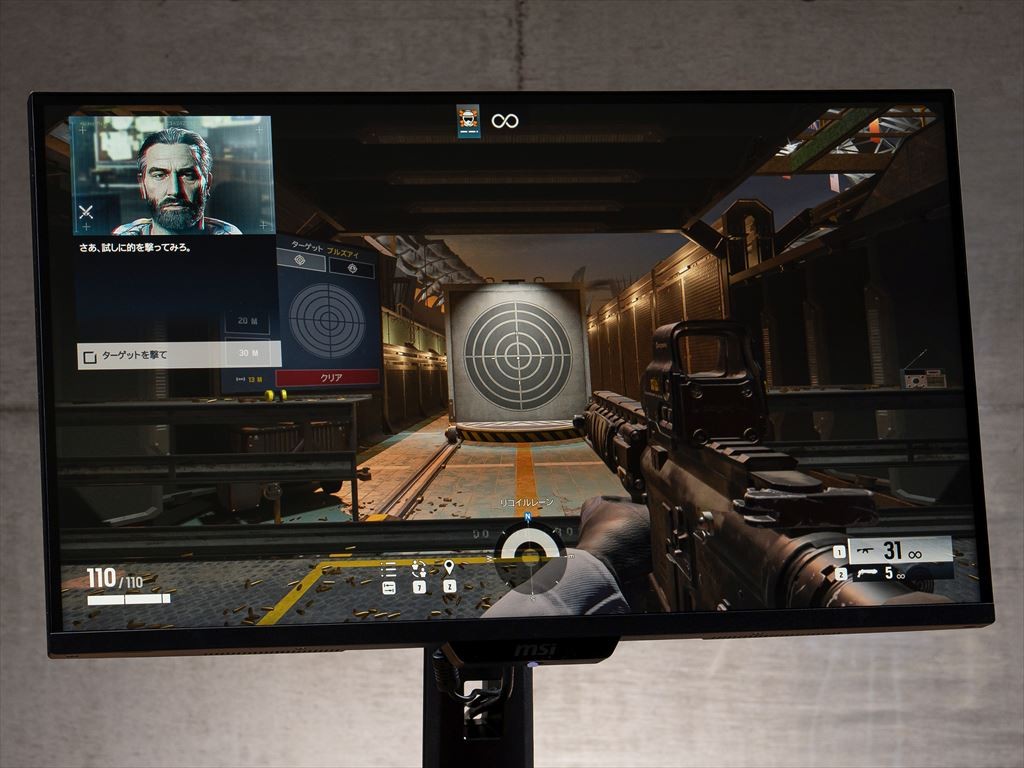
Task: Click the operator portrait icon at top
Action: [468, 121]
